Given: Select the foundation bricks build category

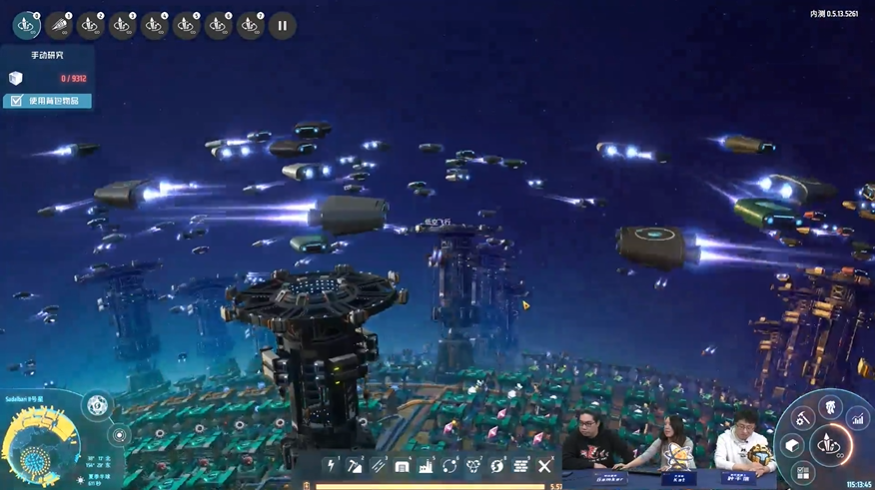Looking at the screenshot, I should click(521, 466).
